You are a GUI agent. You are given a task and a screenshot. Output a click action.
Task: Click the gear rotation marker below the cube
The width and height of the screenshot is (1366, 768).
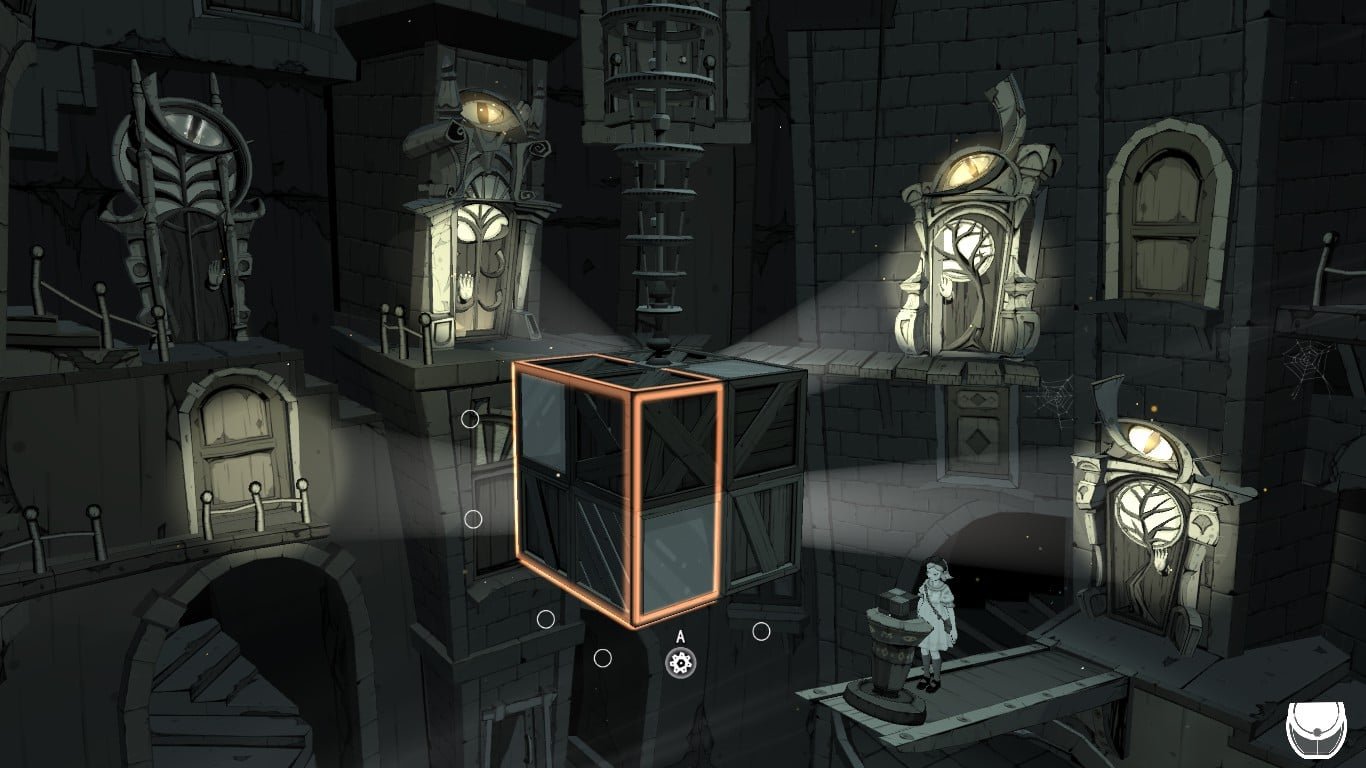click(x=680, y=661)
